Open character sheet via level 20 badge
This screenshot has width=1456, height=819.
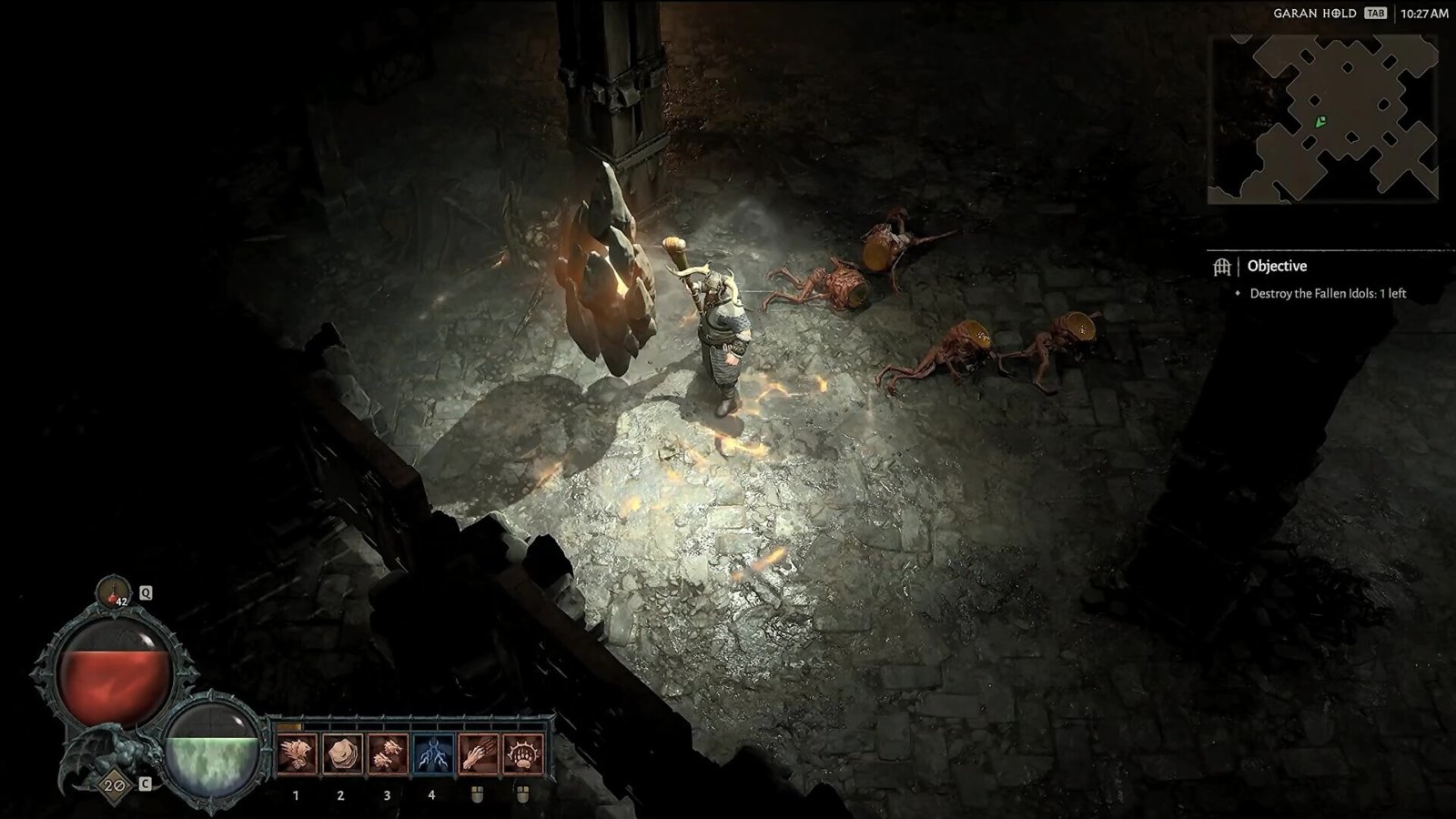(113, 784)
